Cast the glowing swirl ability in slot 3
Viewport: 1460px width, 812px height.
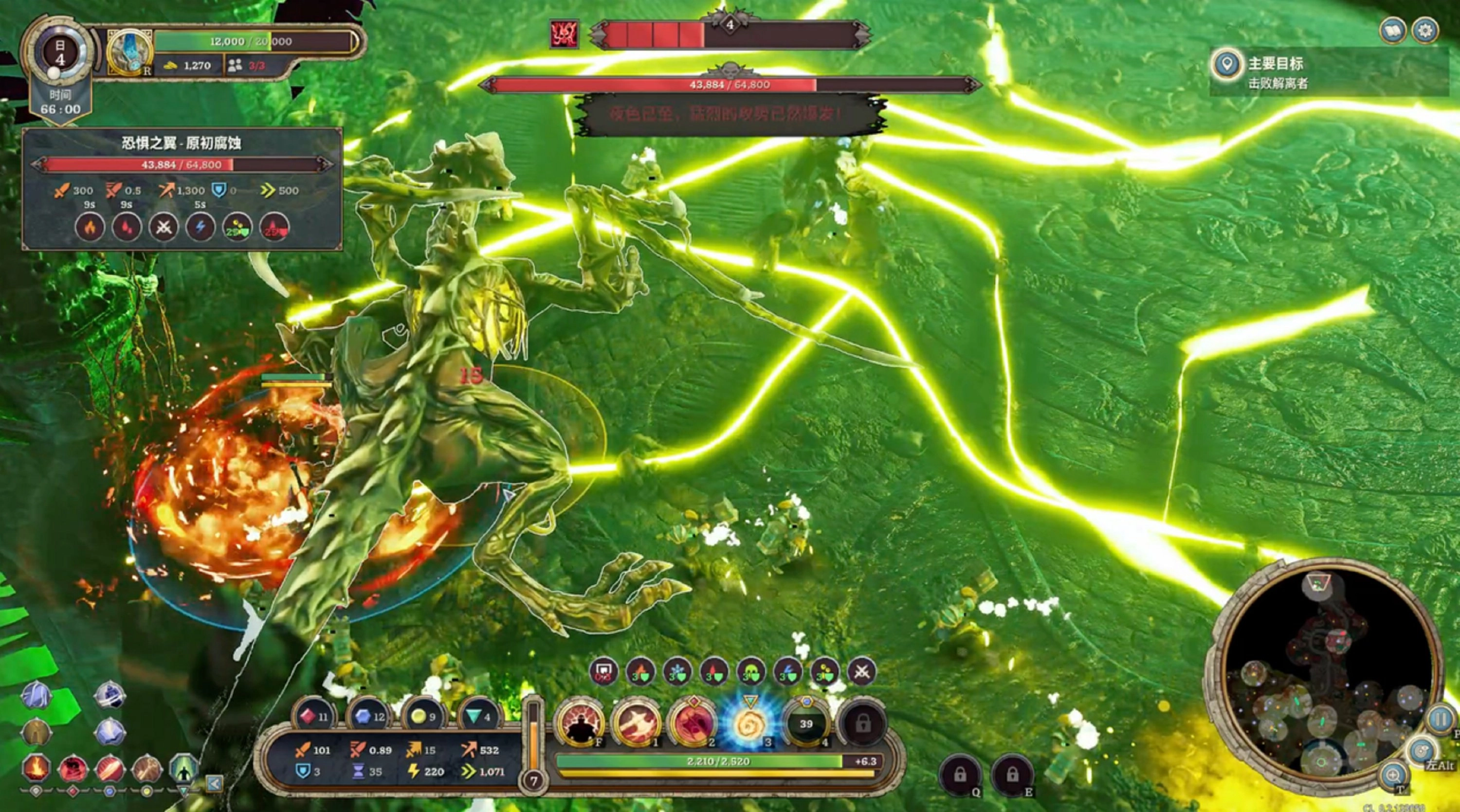[749, 723]
